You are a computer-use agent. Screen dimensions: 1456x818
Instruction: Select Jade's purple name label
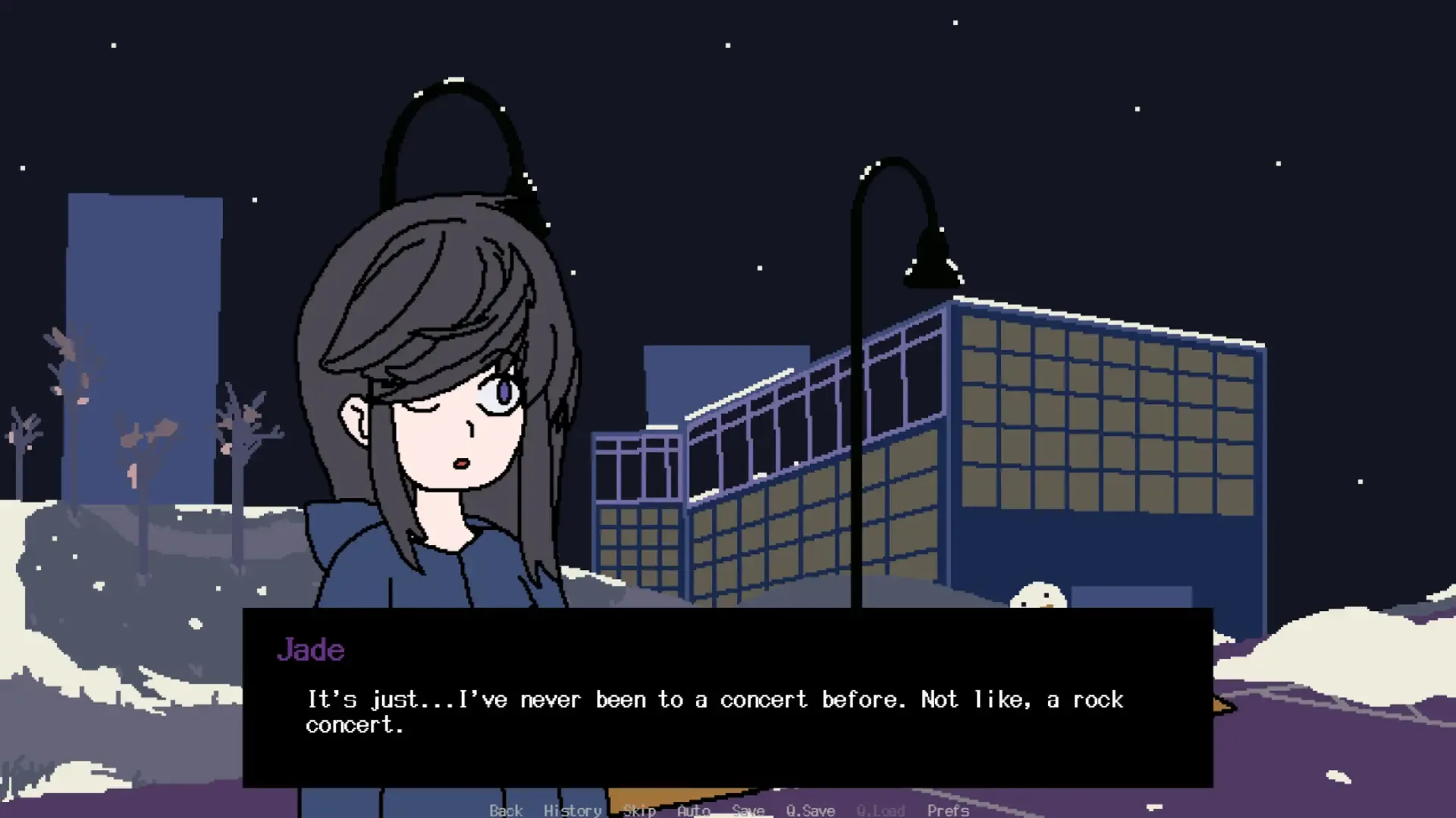tap(311, 650)
